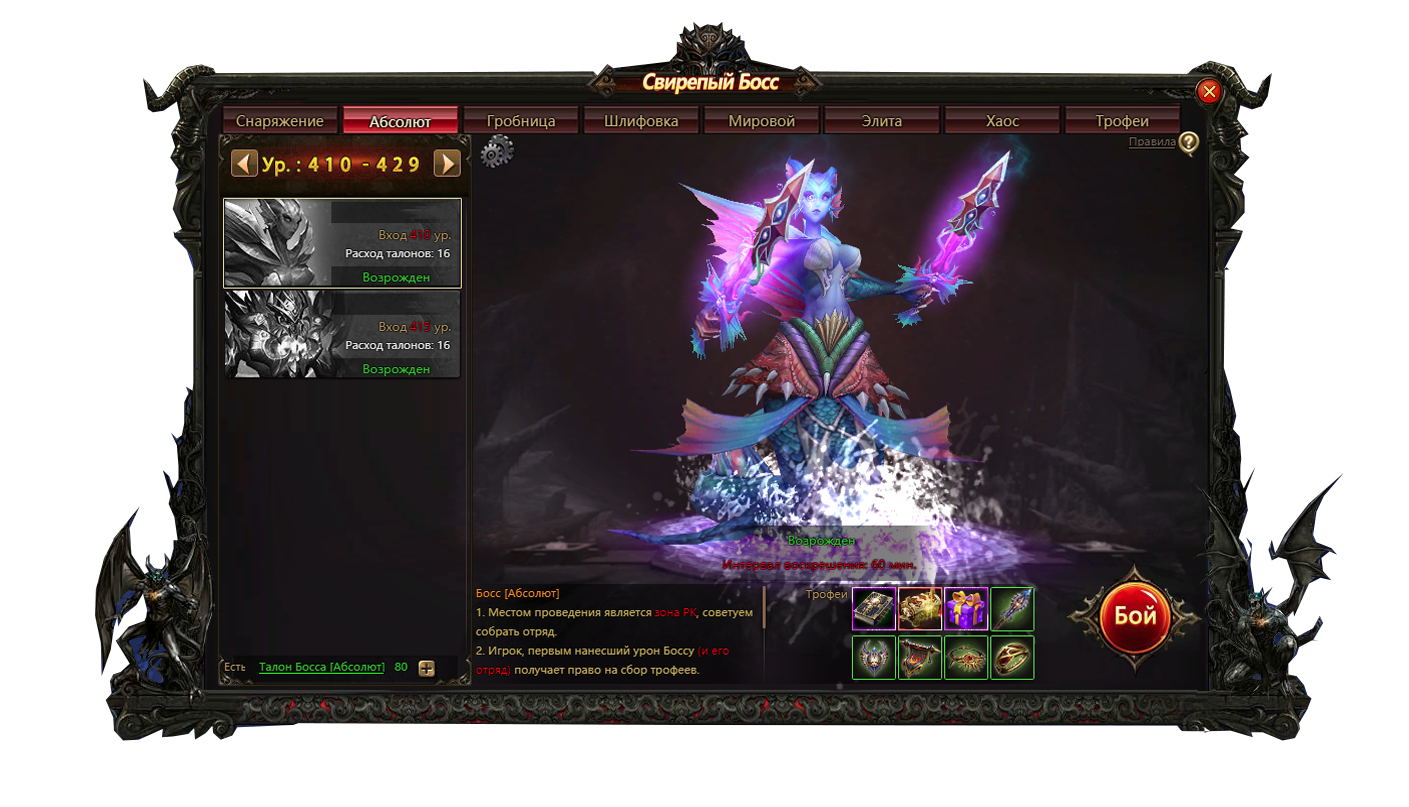The image size is (1409, 807).
Task: Open the Мировой boss tab
Action: pyautogui.click(x=762, y=121)
